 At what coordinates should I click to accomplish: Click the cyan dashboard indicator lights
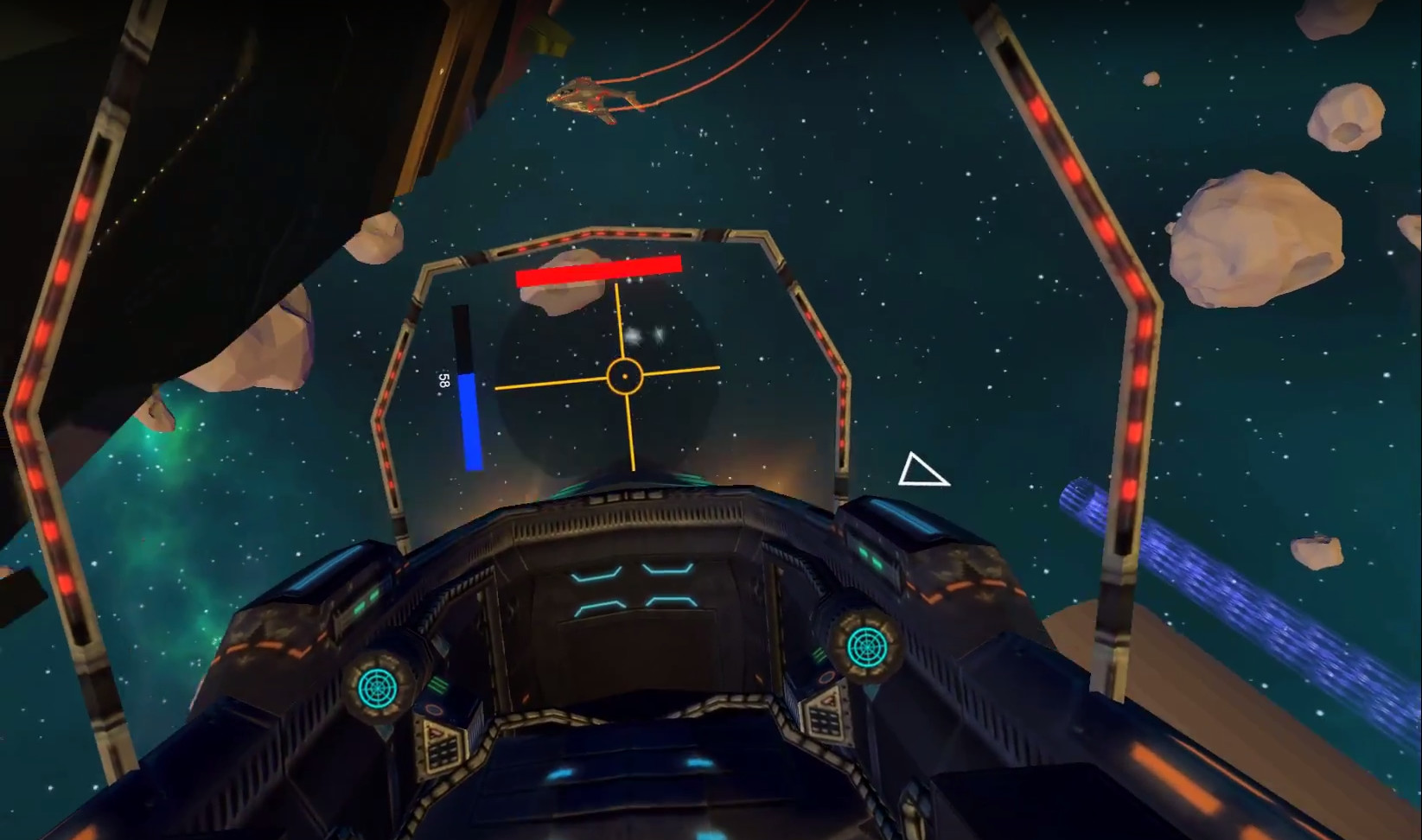tap(637, 591)
